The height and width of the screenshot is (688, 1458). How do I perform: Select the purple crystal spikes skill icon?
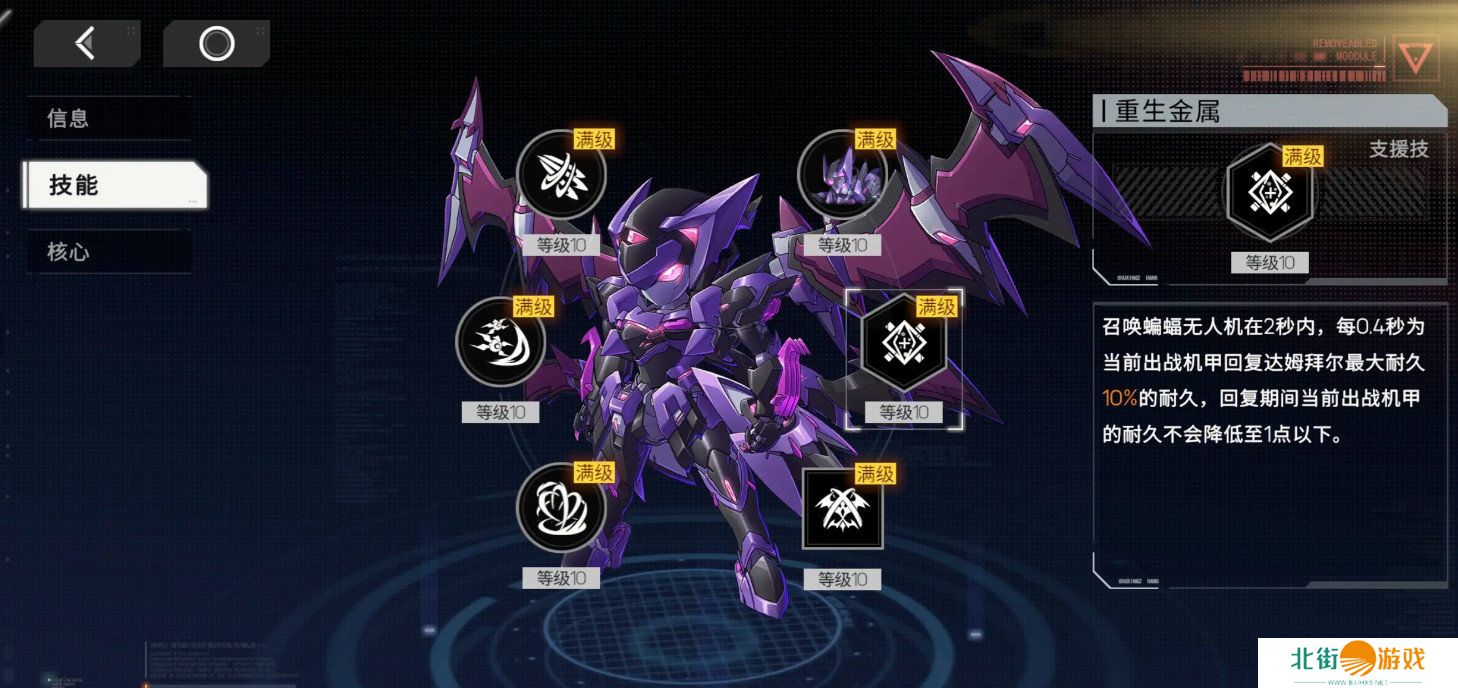pyautogui.click(x=843, y=175)
